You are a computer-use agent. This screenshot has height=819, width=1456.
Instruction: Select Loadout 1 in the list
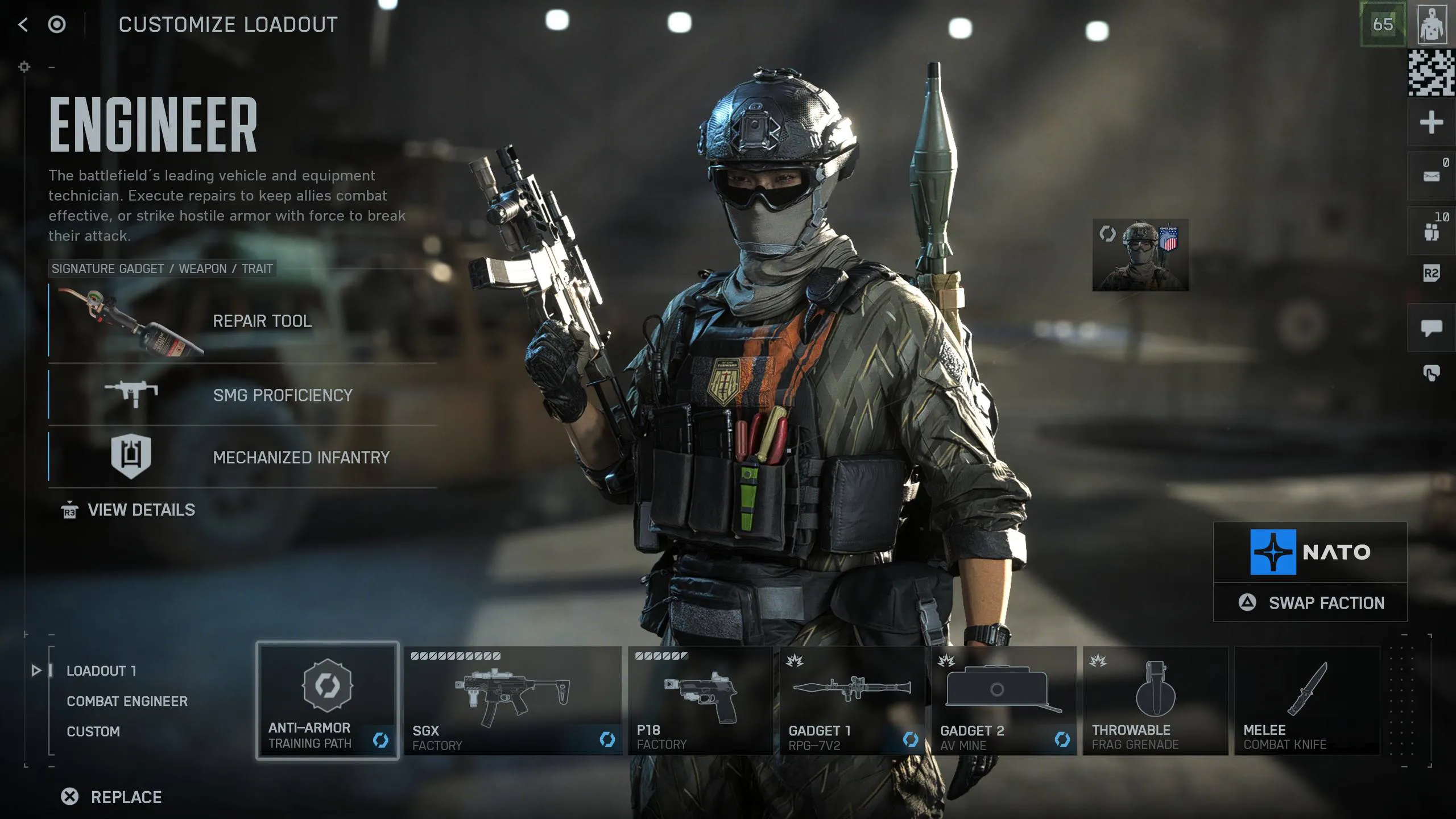(x=101, y=671)
